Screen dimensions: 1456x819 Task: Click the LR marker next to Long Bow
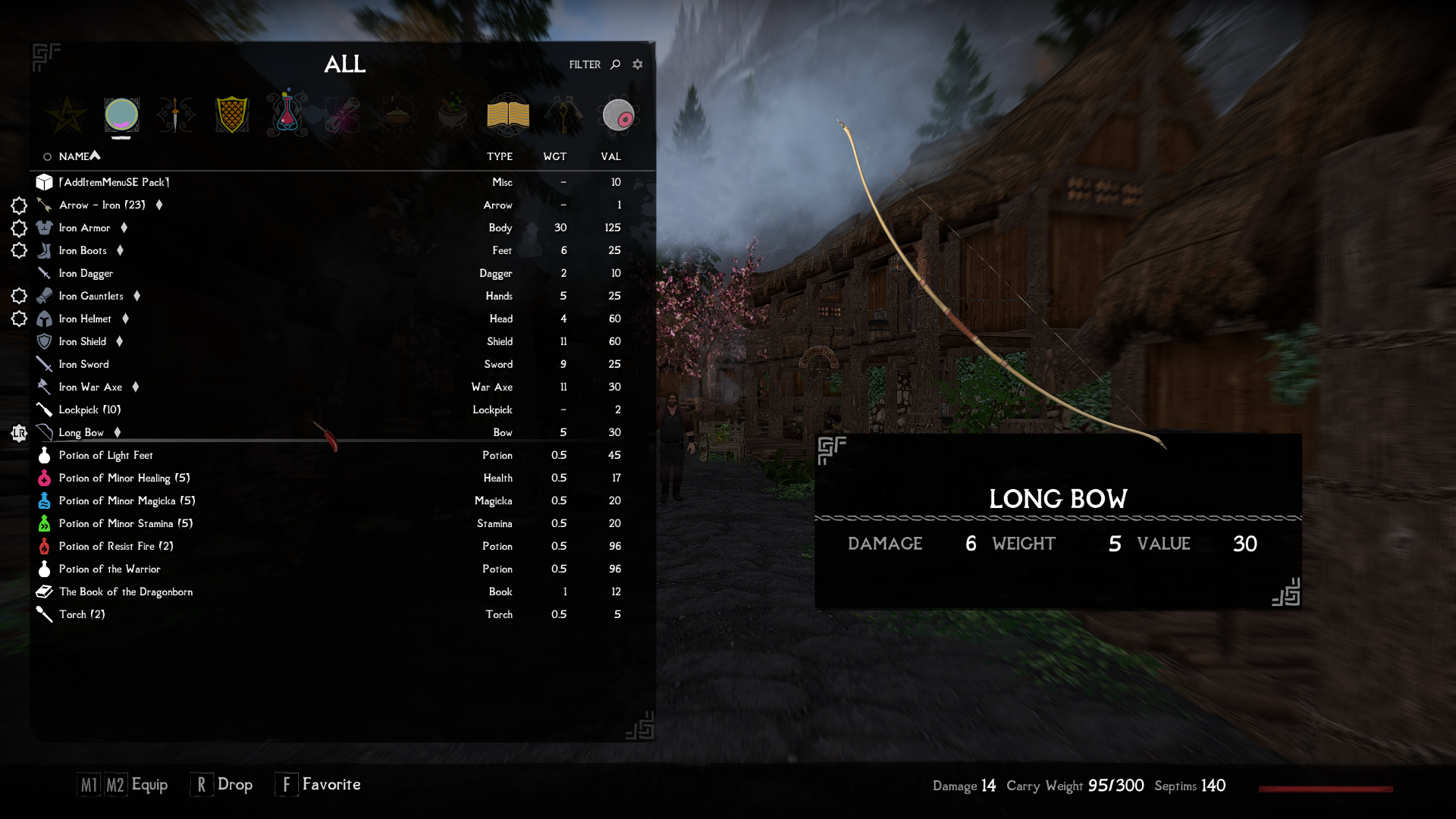pyautogui.click(x=19, y=432)
